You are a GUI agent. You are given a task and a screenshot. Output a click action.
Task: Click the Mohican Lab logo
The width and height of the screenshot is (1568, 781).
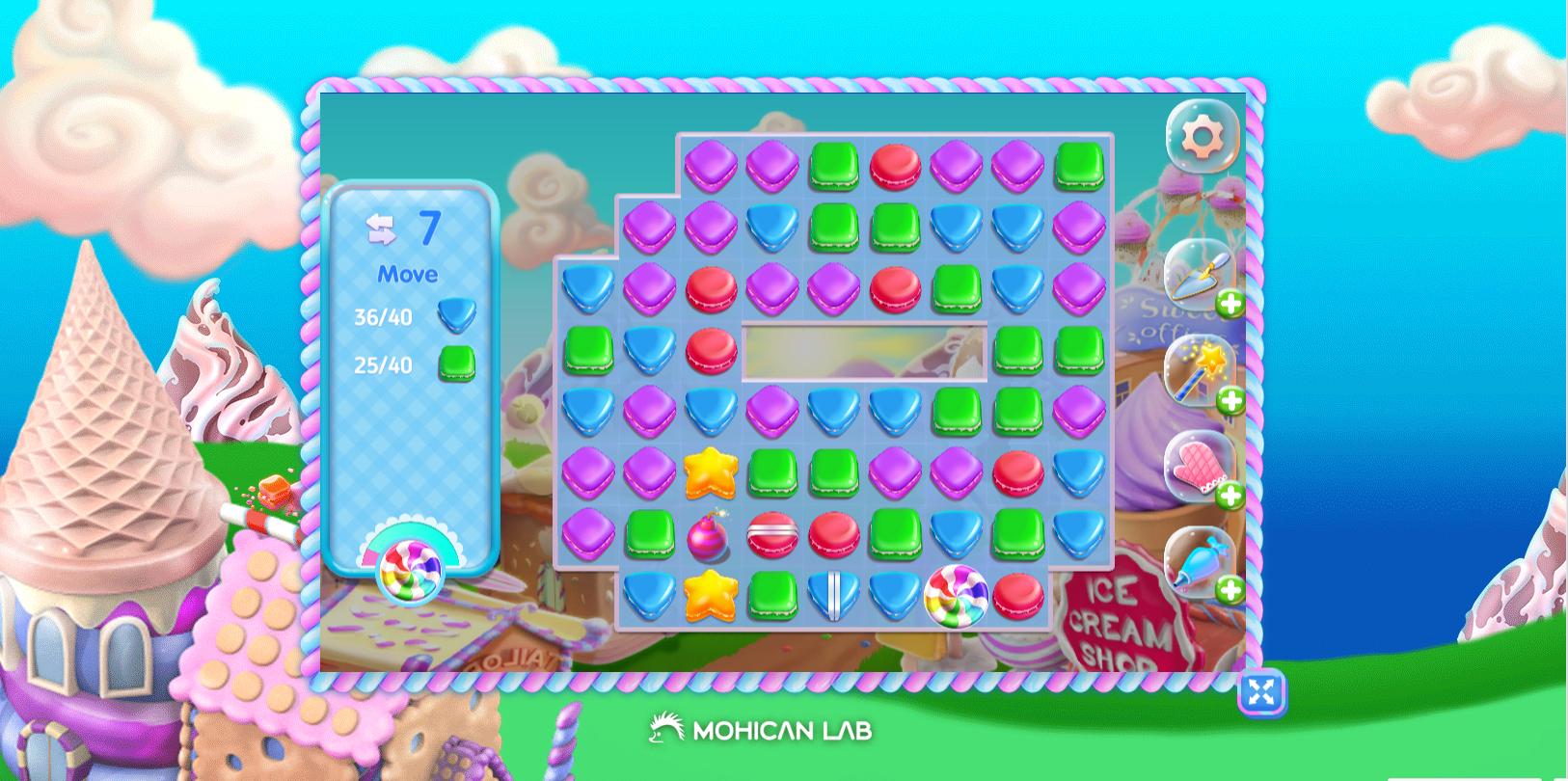[762, 731]
